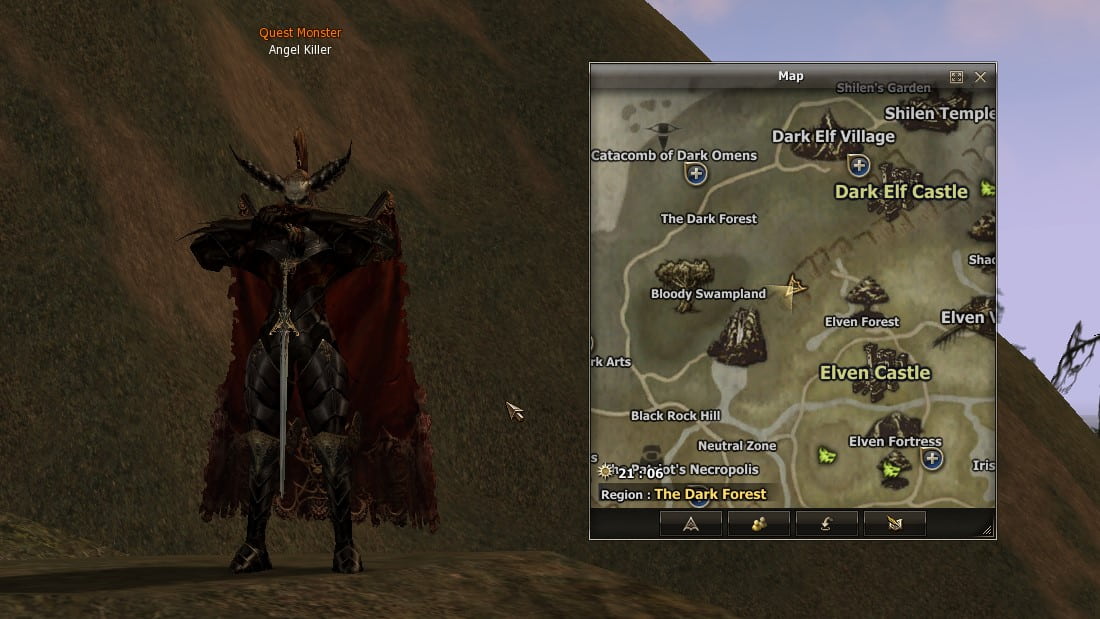Select the Elven Fortress plus marker
Viewport: 1100px width, 619px height.
click(932, 459)
